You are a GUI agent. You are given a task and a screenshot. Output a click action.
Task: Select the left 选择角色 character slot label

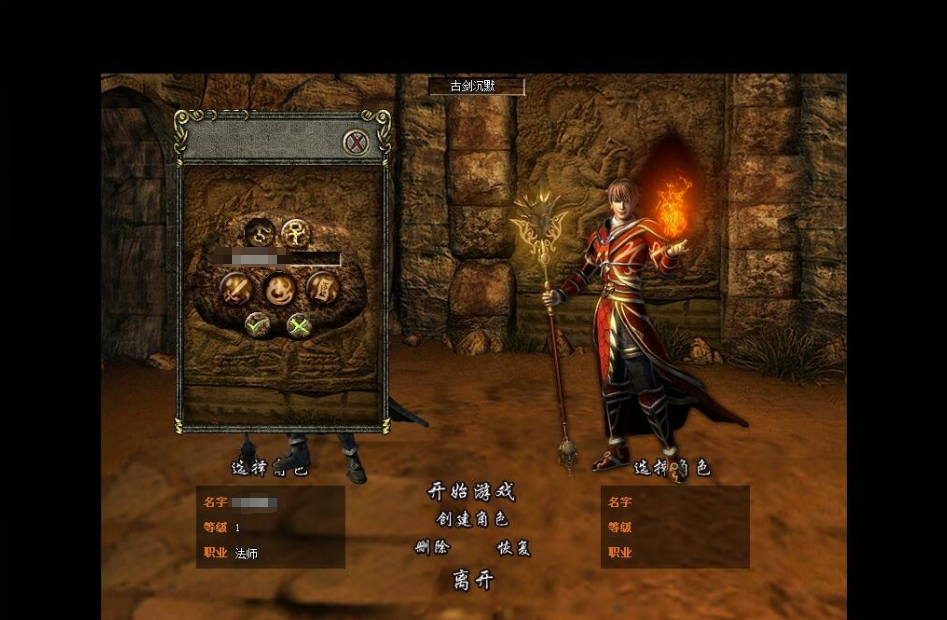270,468
